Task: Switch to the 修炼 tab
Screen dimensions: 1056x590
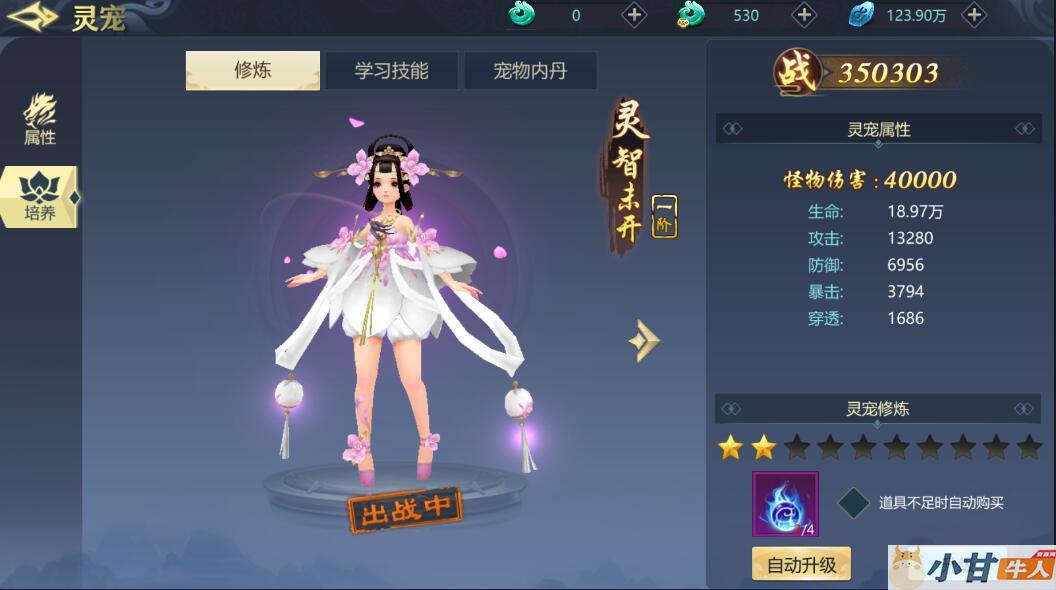Action: [253, 71]
